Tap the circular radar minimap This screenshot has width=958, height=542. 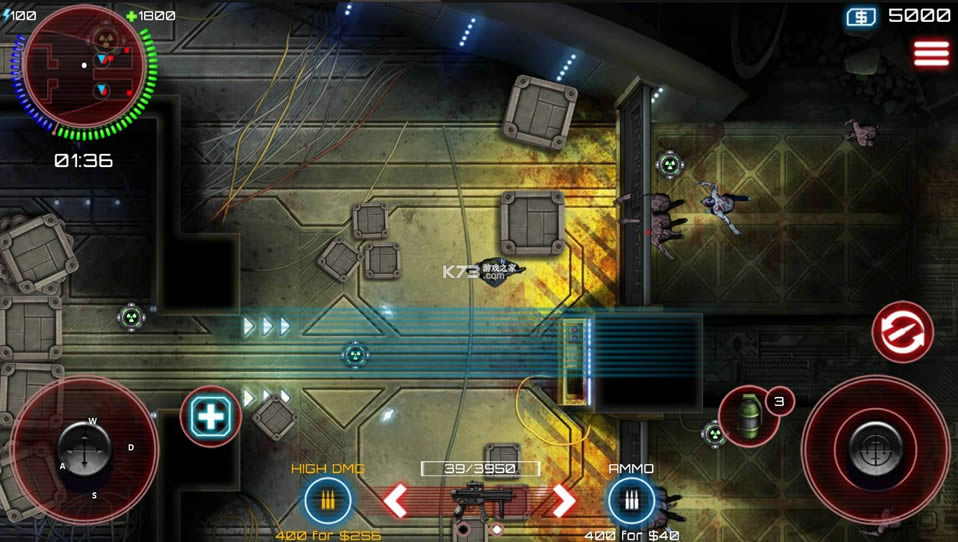(85, 71)
